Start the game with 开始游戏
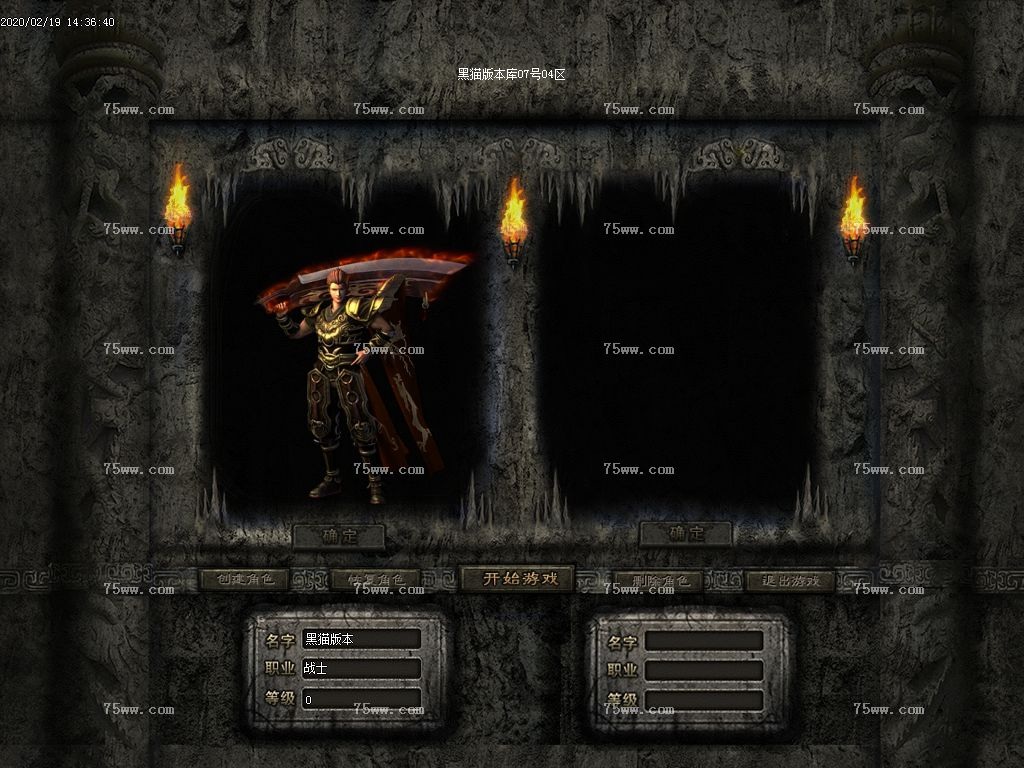 [515, 579]
